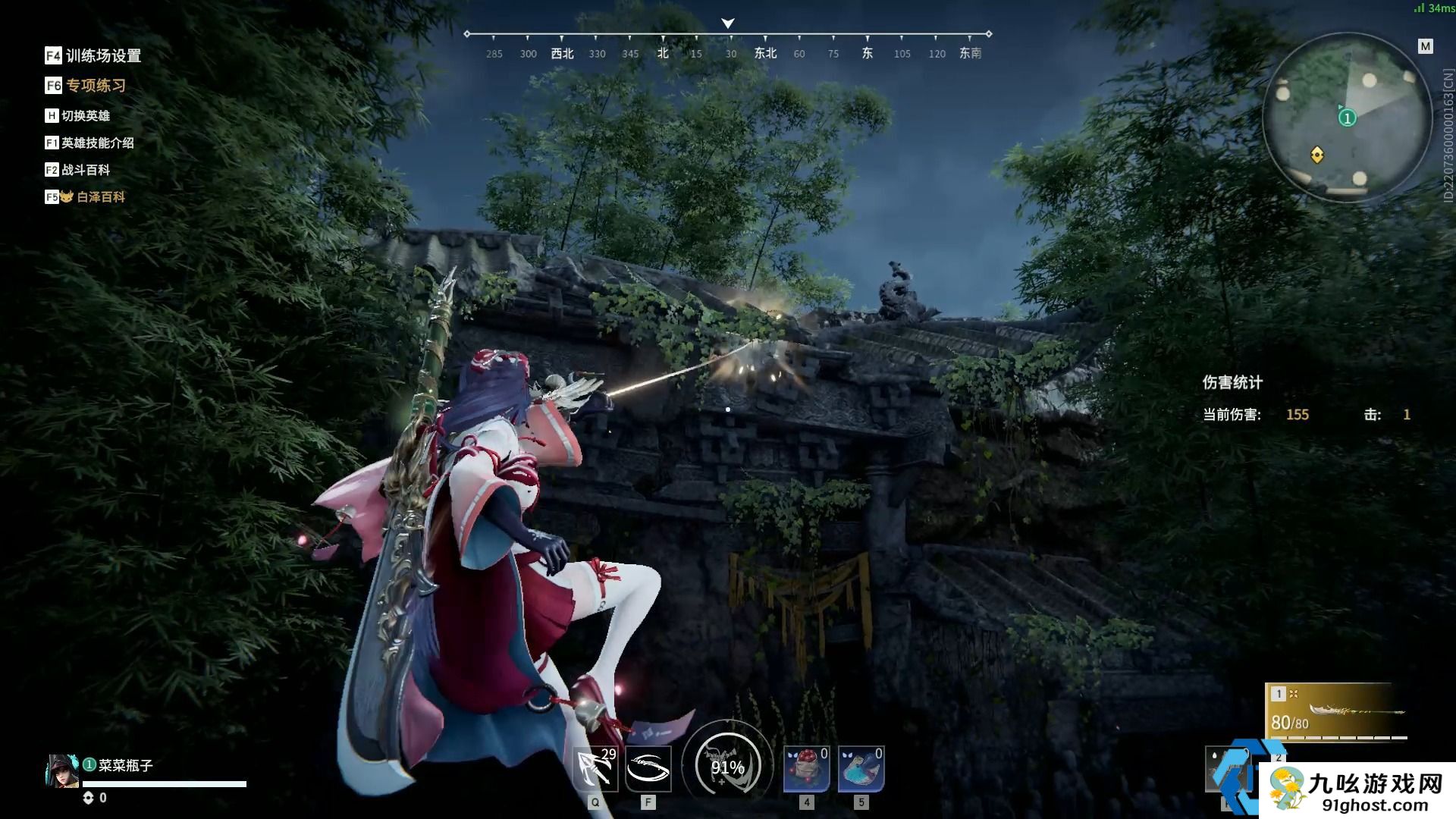Click the spear durability bar showing 80/80

coord(1293,725)
